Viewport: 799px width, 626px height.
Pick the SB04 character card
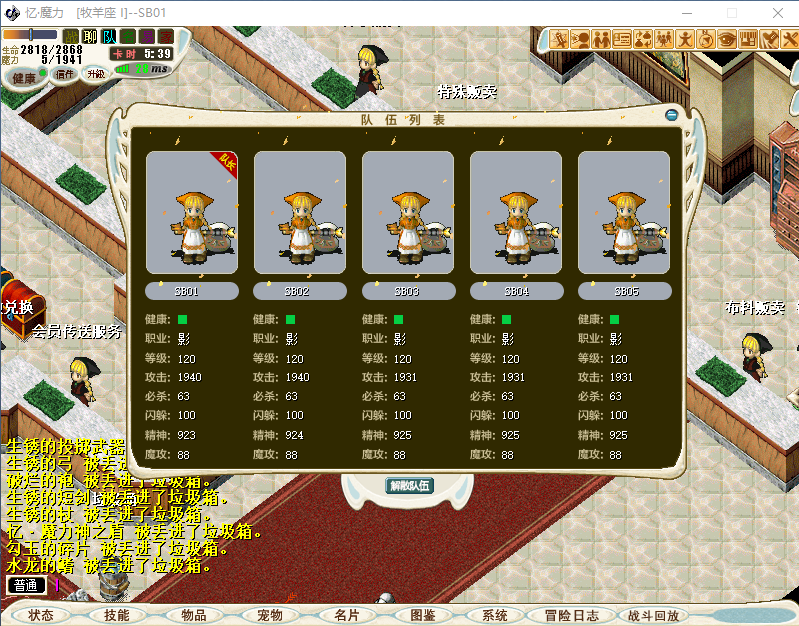click(x=516, y=213)
